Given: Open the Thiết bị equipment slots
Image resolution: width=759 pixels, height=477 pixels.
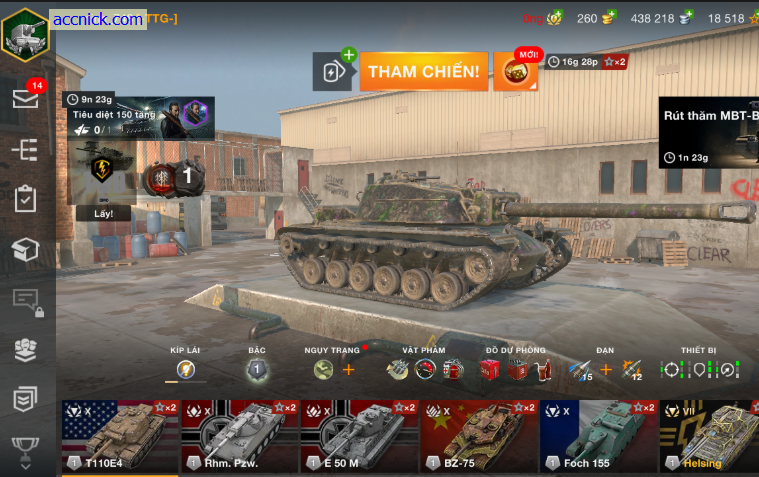Looking at the screenshot, I should pyautogui.click(x=699, y=369).
